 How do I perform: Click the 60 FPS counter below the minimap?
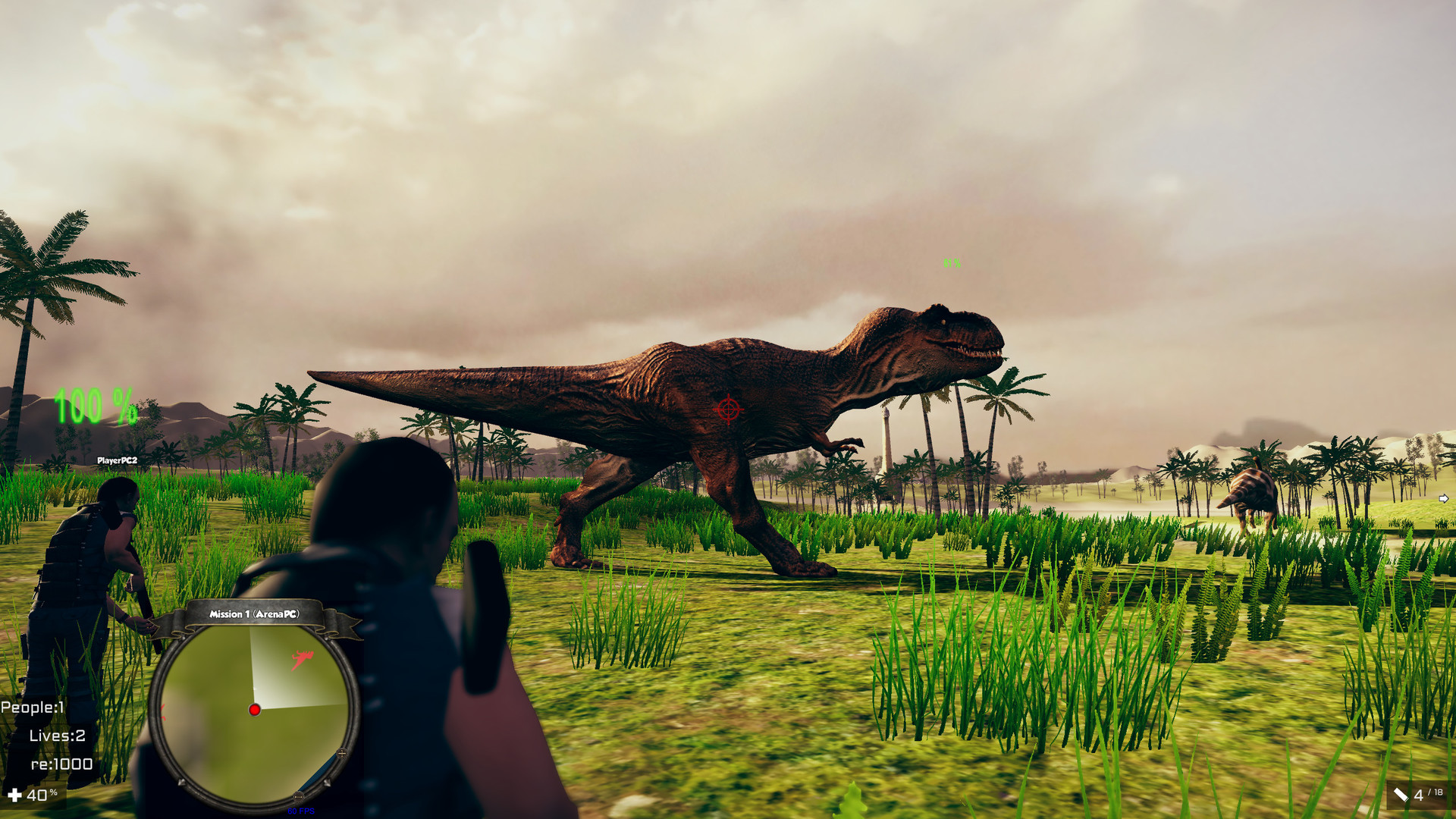click(x=301, y=811)
